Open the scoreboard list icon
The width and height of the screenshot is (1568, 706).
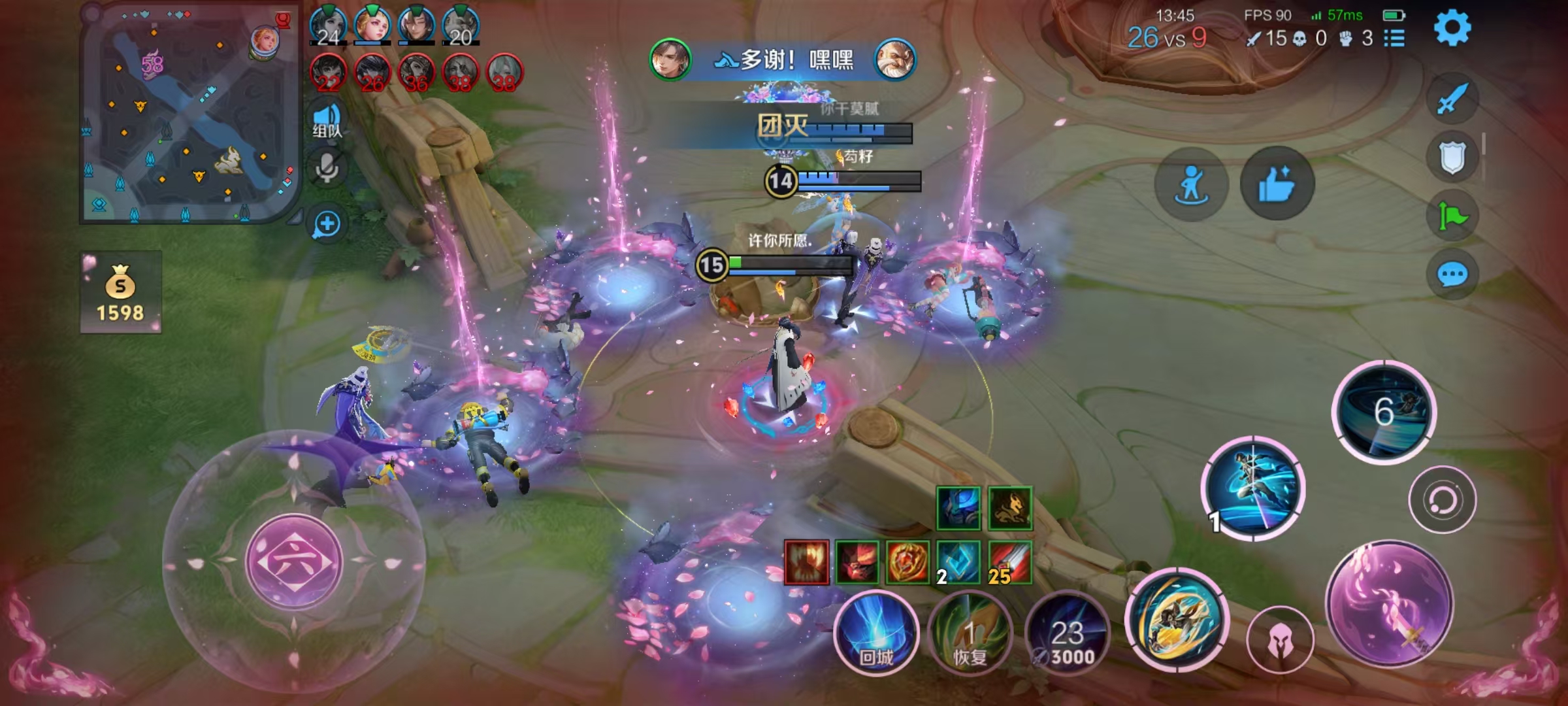tap(1394, 39)
